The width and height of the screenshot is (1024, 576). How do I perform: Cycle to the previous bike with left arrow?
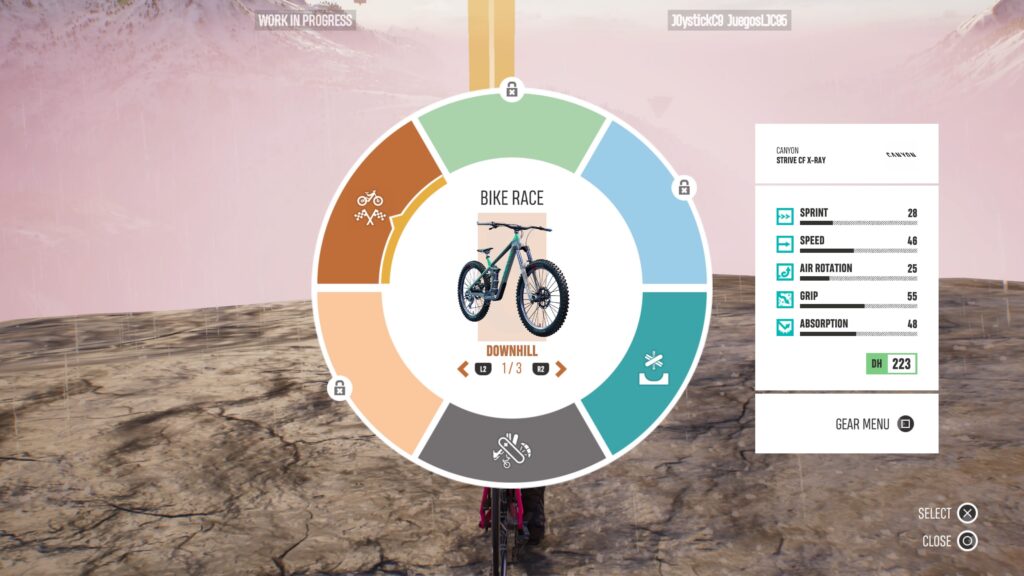pyautogui.click(x=463, y=369)
